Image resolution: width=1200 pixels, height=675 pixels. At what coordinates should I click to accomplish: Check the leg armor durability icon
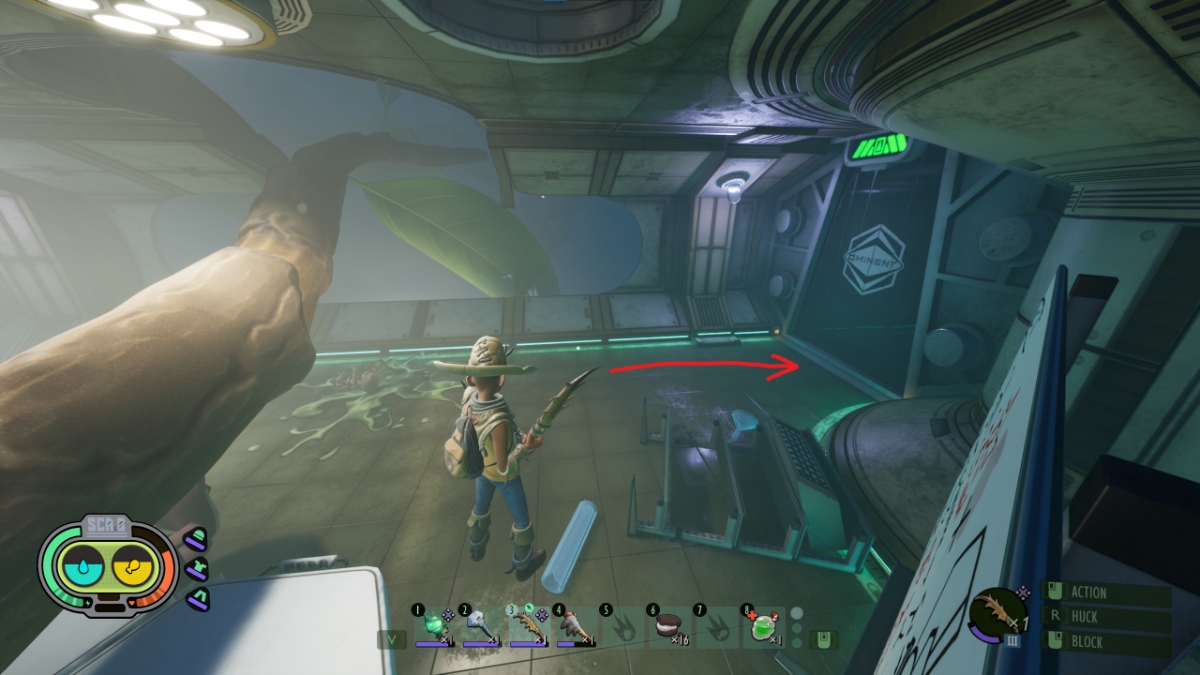point(197,597)
